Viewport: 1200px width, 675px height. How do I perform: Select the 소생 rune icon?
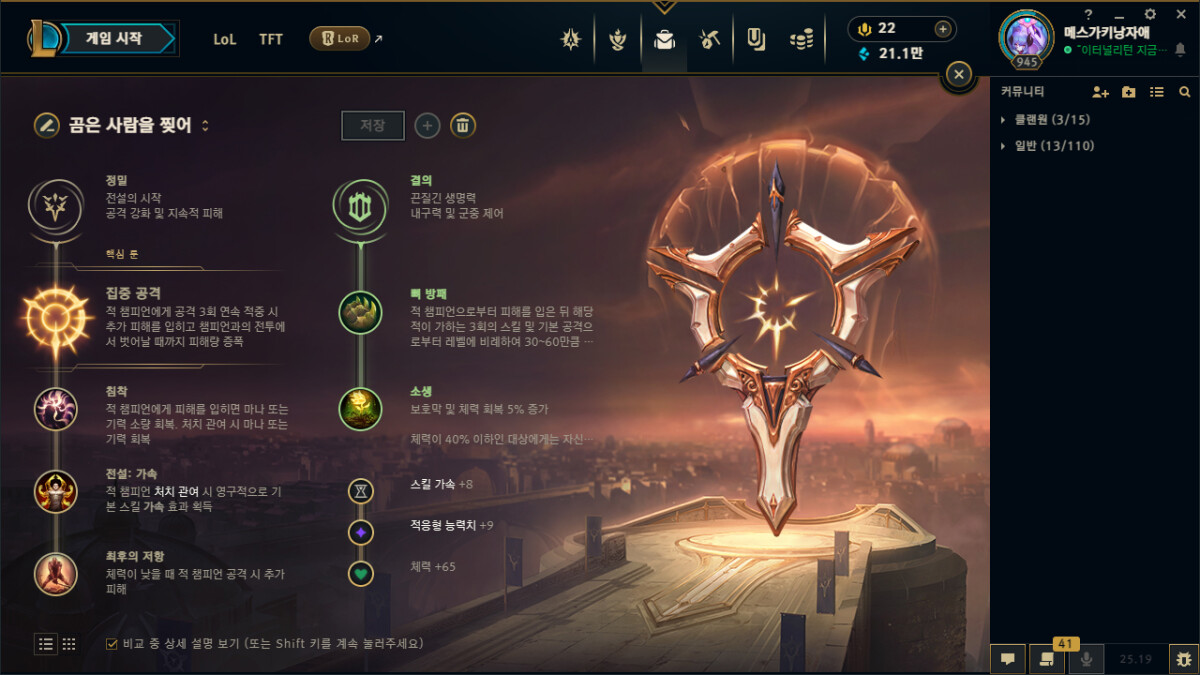pyautogui.click(x=360, y=408)
